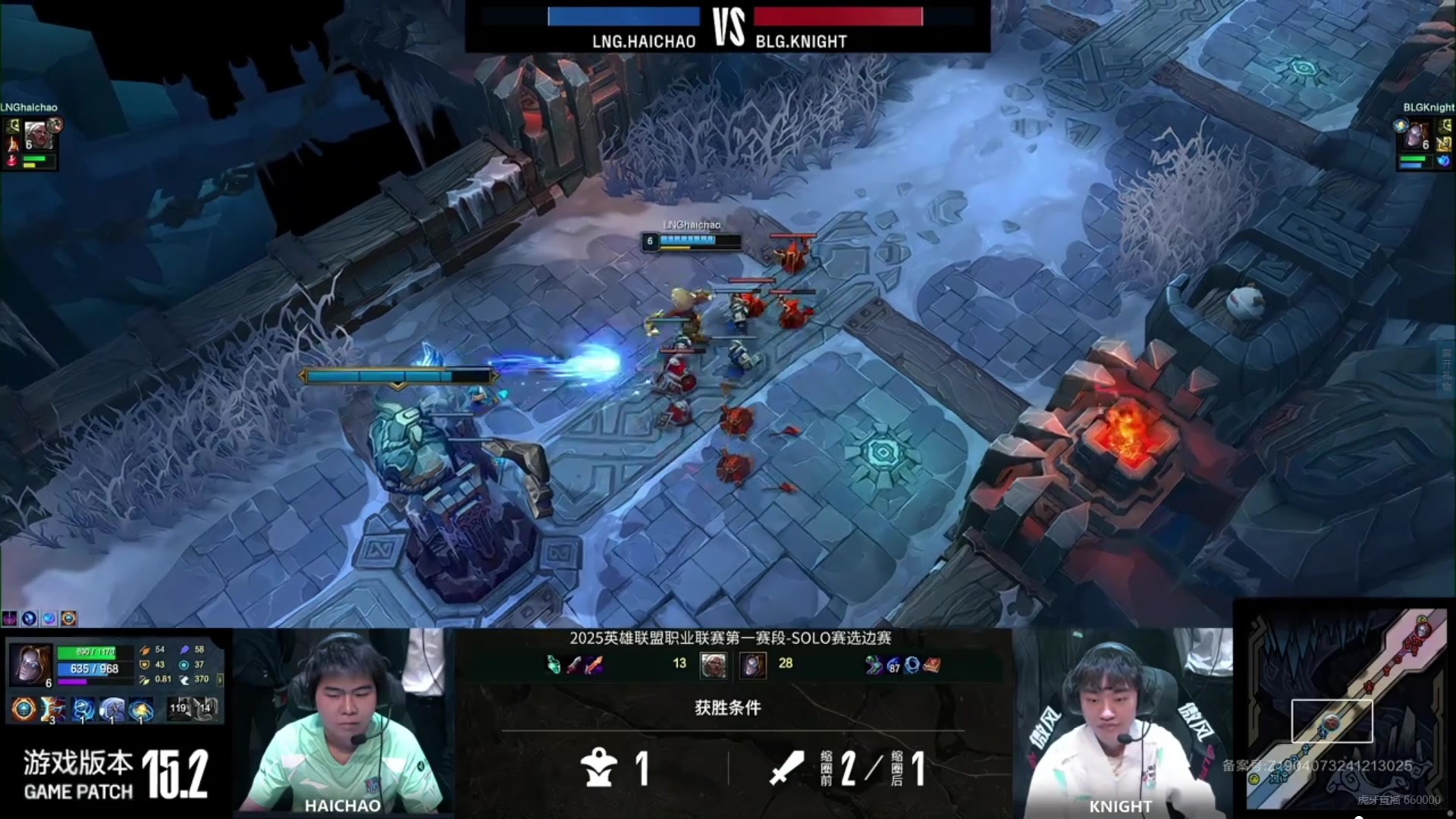Viewport: 1456px width, 819px height.
Task: Click the summoner spell showing 14 cooldown
Action: tap(206, 709)
